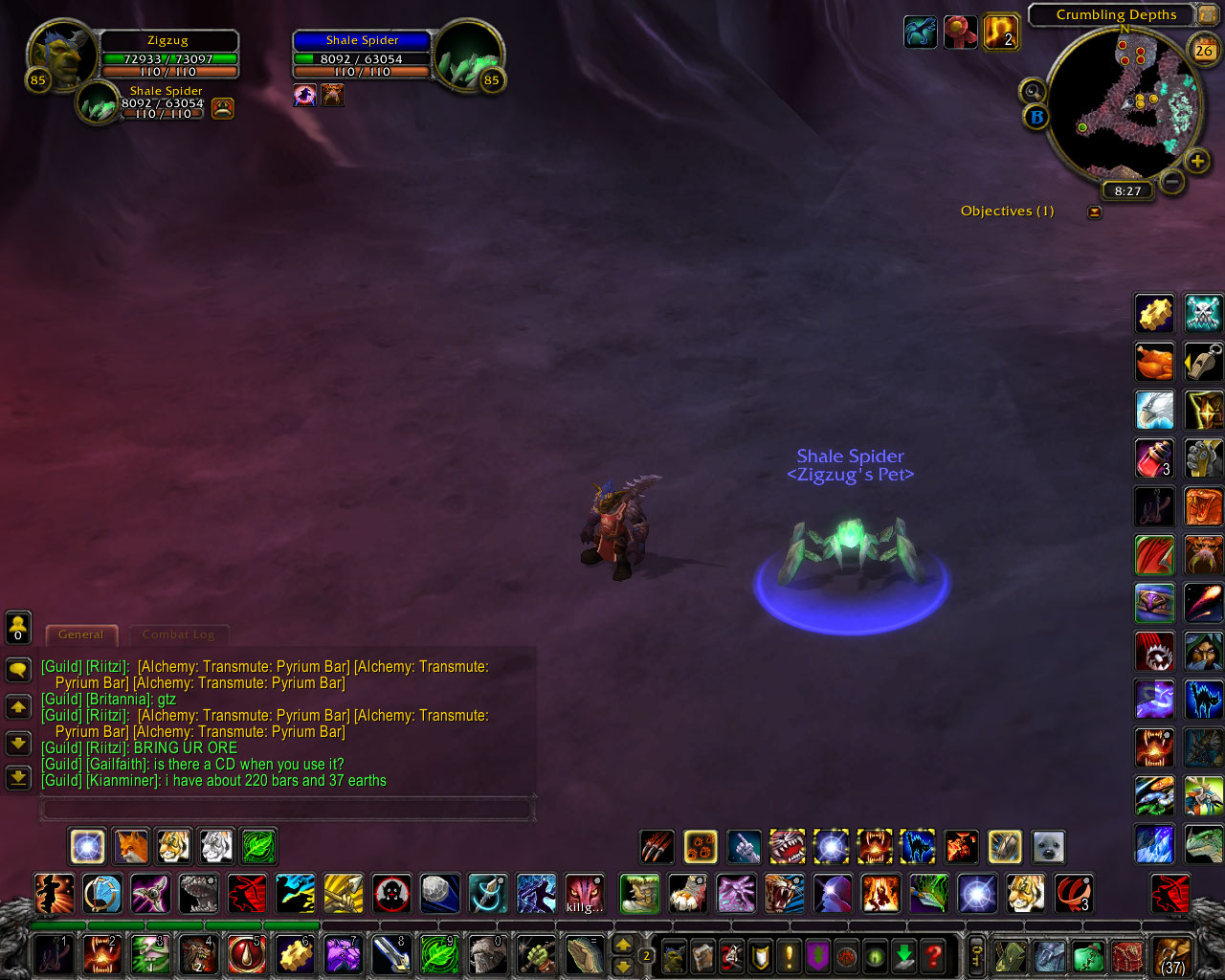
Task: Collapse the Objectives (1) tracker
Action: 1094,212
